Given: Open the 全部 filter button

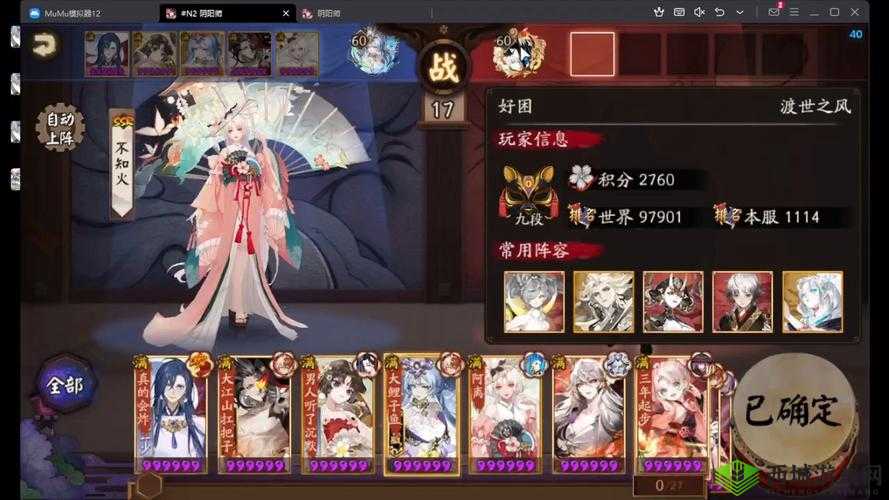Looking at the screenshot, I should [65, 383].
